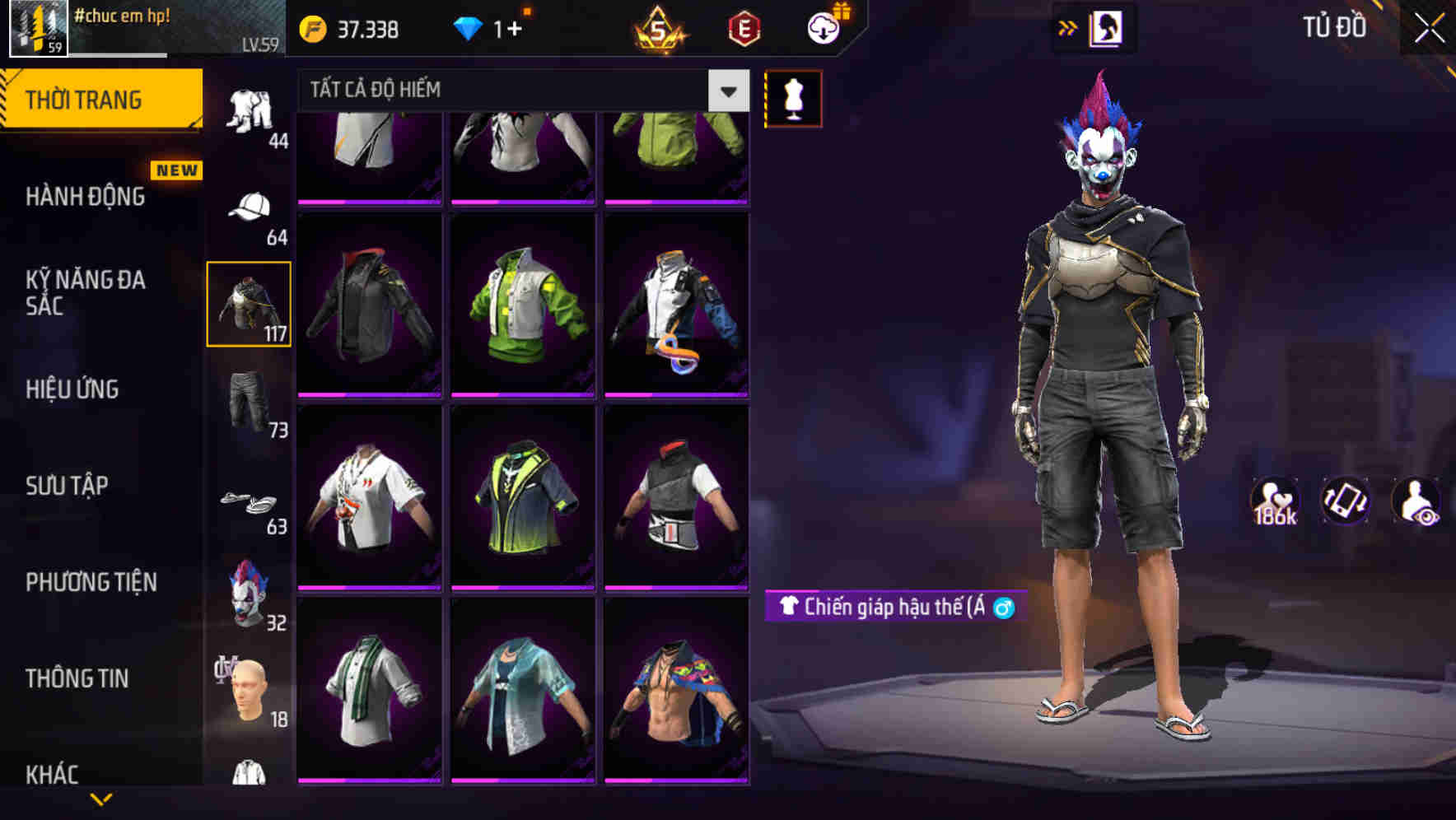Open the TẤT CẢ ĐỘ HIẾM rarity dropdown
1456x820 pixels.
point(511,90)
